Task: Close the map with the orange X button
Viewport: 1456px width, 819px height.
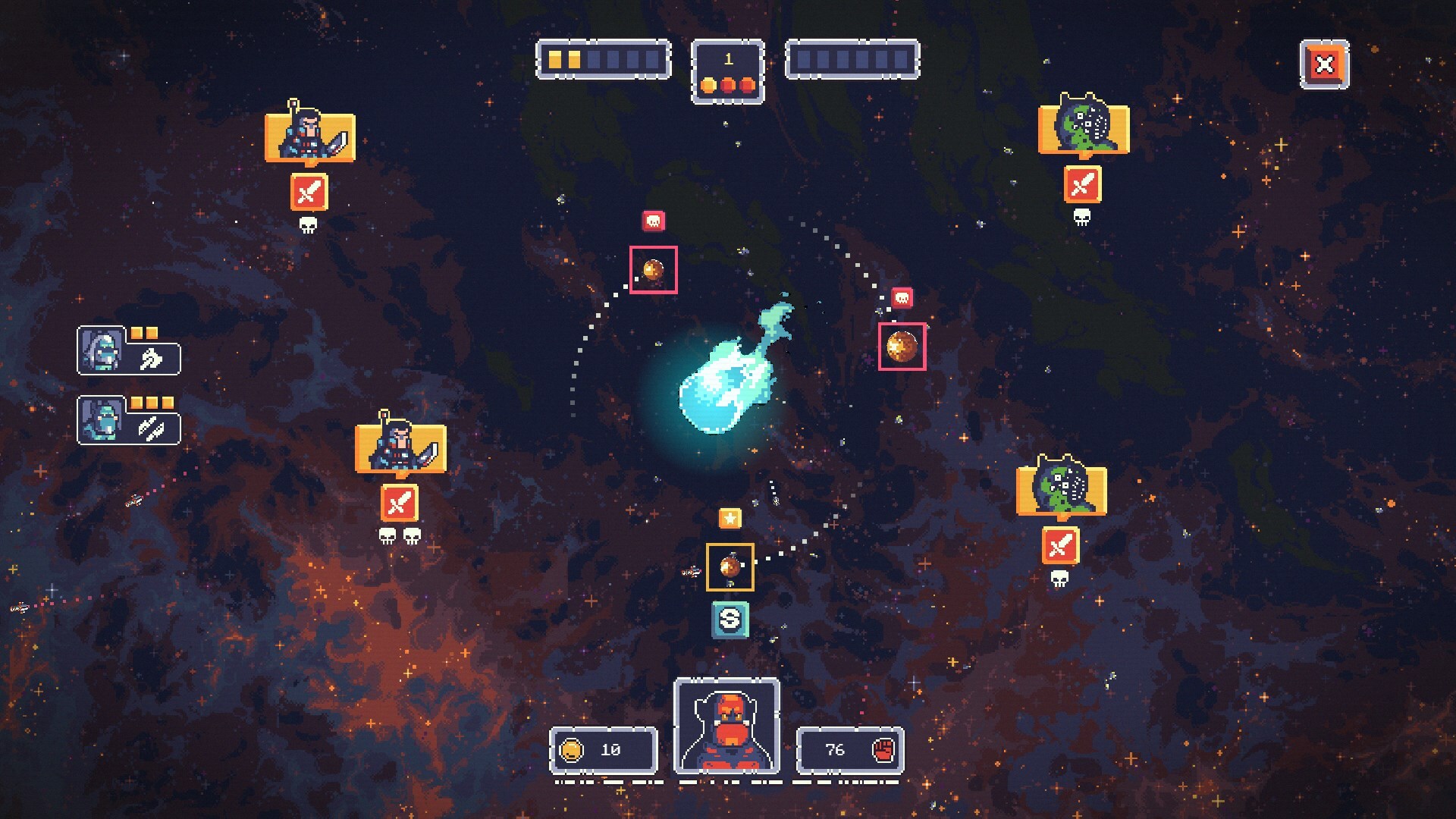Action: (x=1324, y=64)
